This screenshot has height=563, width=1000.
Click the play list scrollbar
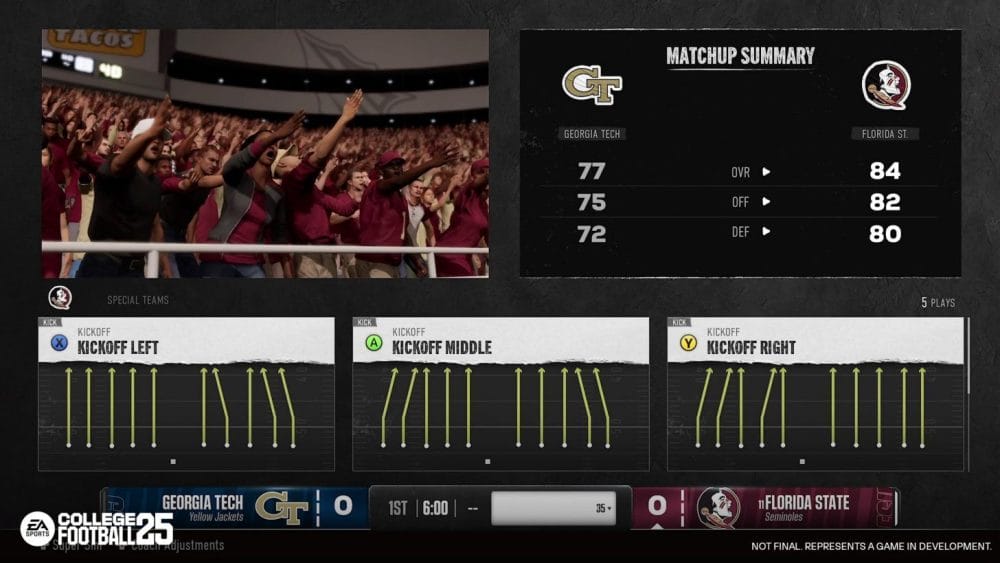coord(968,356)
